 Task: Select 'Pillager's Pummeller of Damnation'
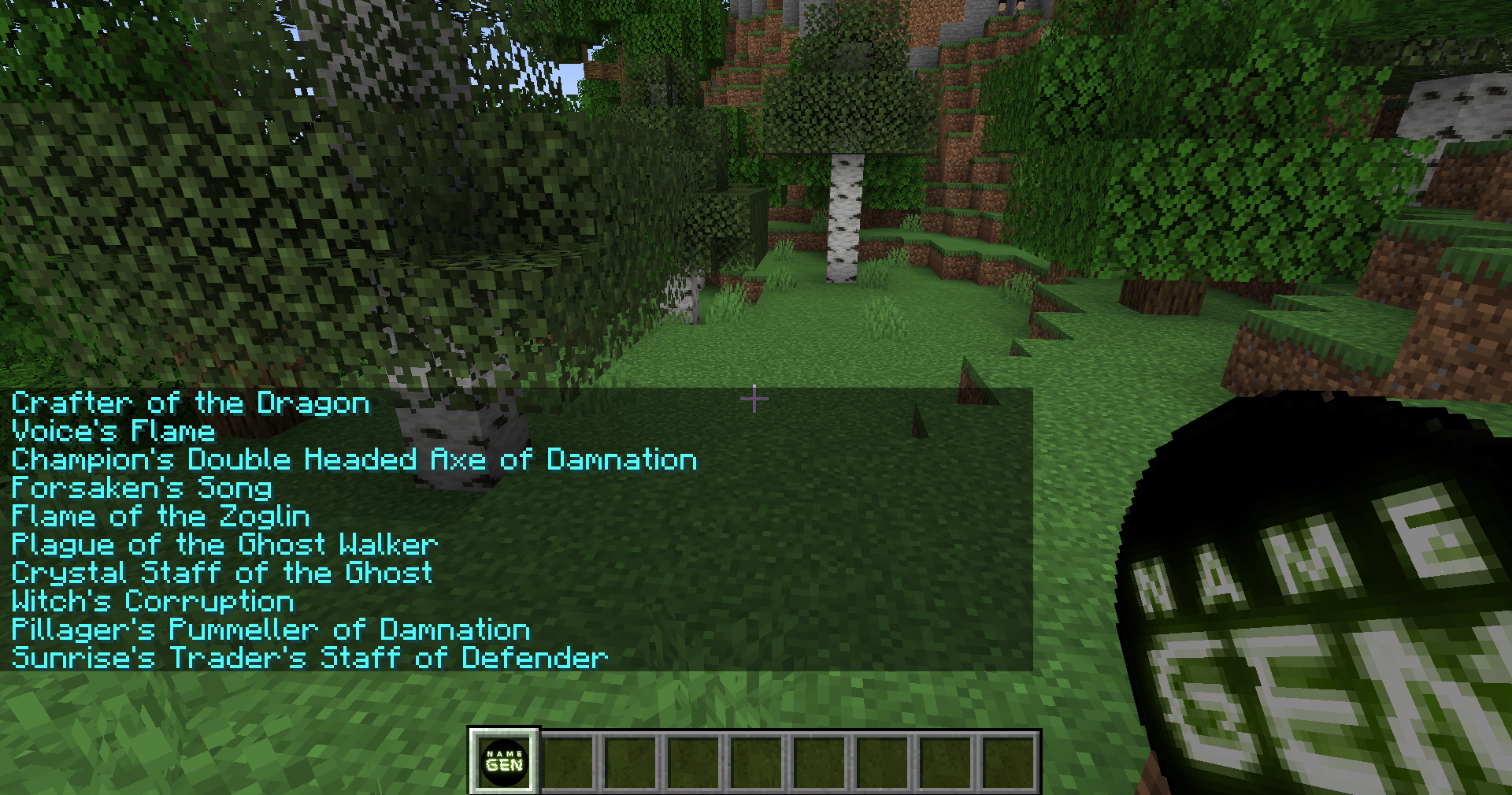270,630
